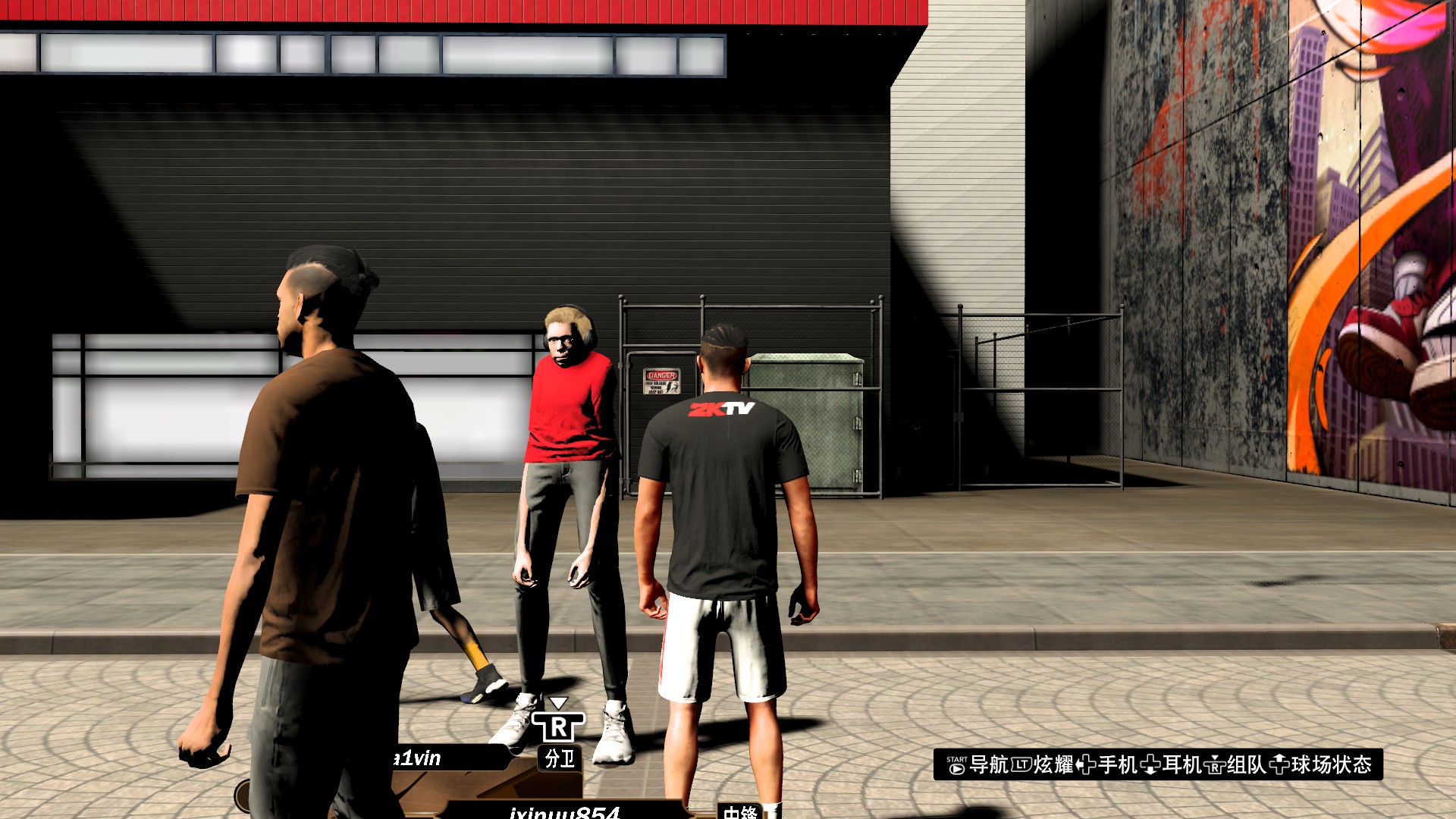
Task: Click the 手机 label text
Action: click(1119, 765)
